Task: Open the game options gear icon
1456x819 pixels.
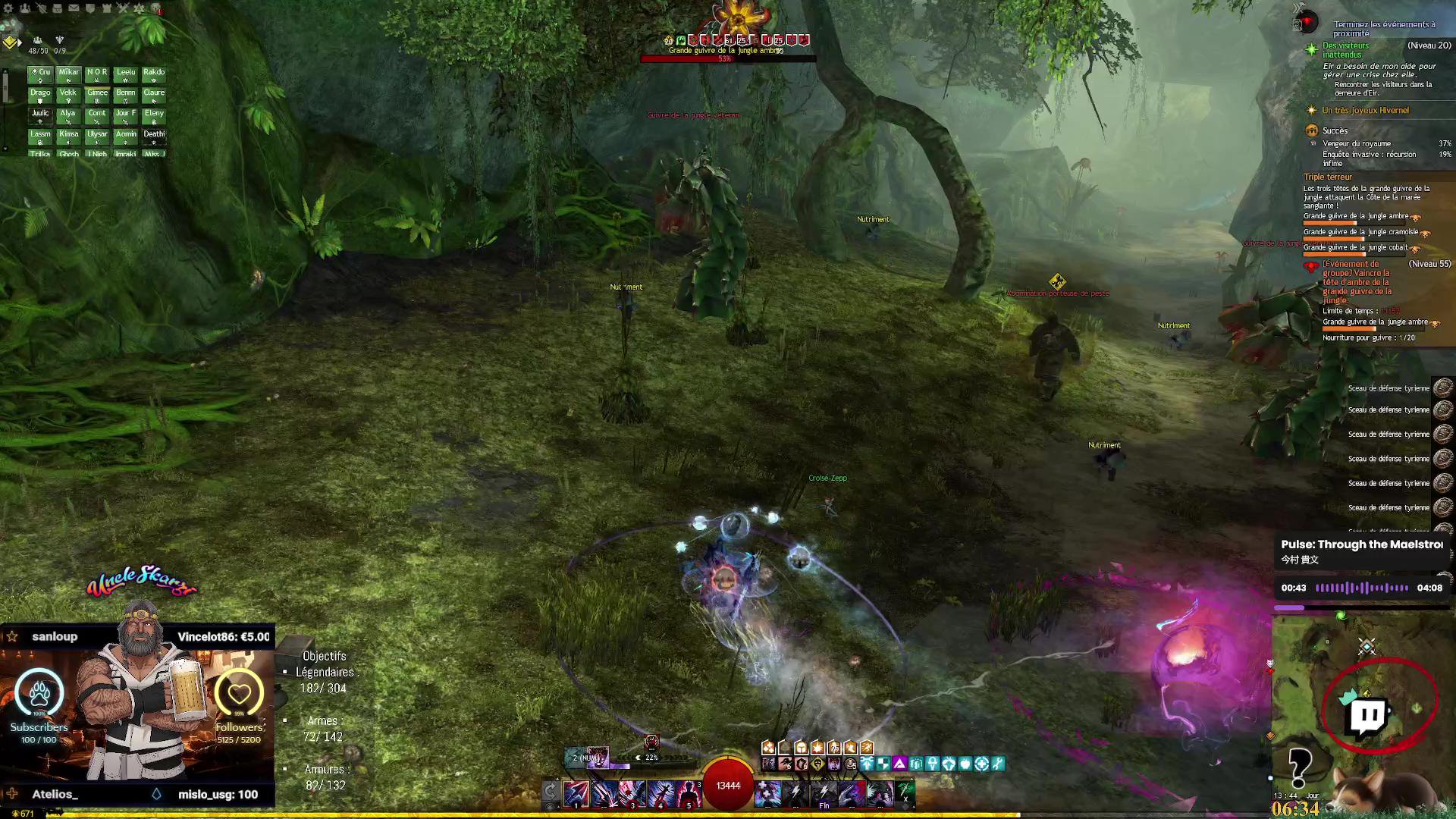Action: 9,8
